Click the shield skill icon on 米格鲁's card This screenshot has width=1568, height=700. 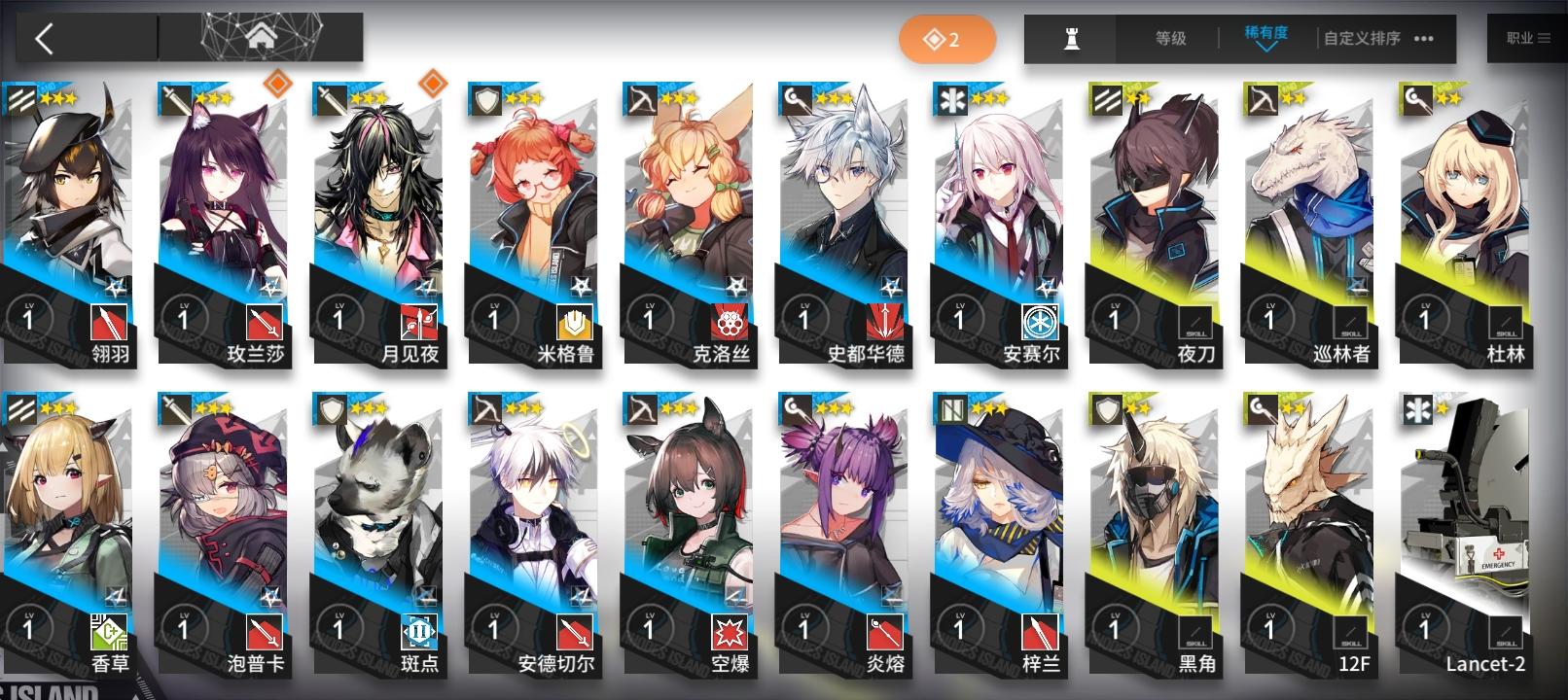pos(575,324)
